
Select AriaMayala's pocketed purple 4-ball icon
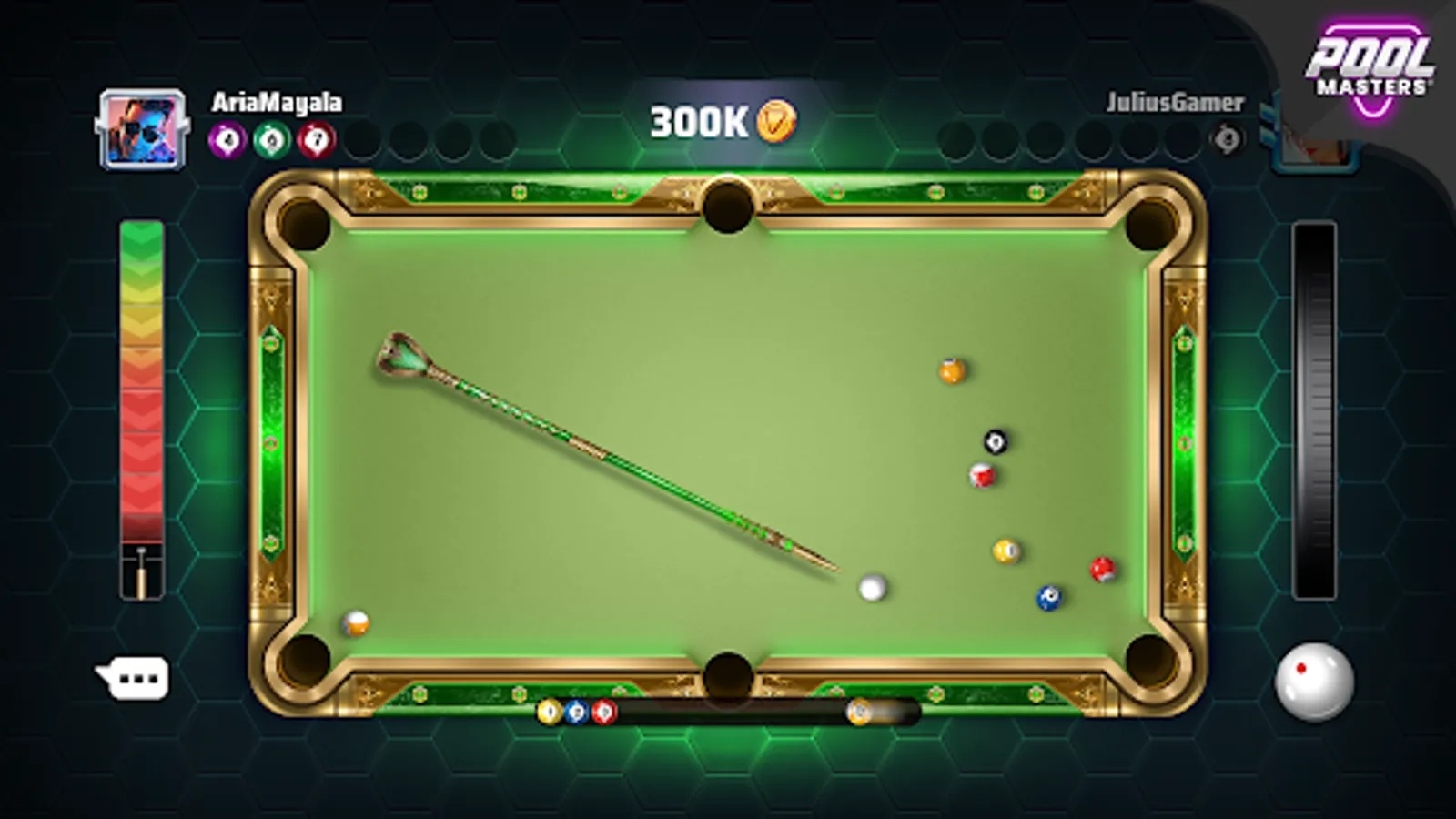point(228,138)
